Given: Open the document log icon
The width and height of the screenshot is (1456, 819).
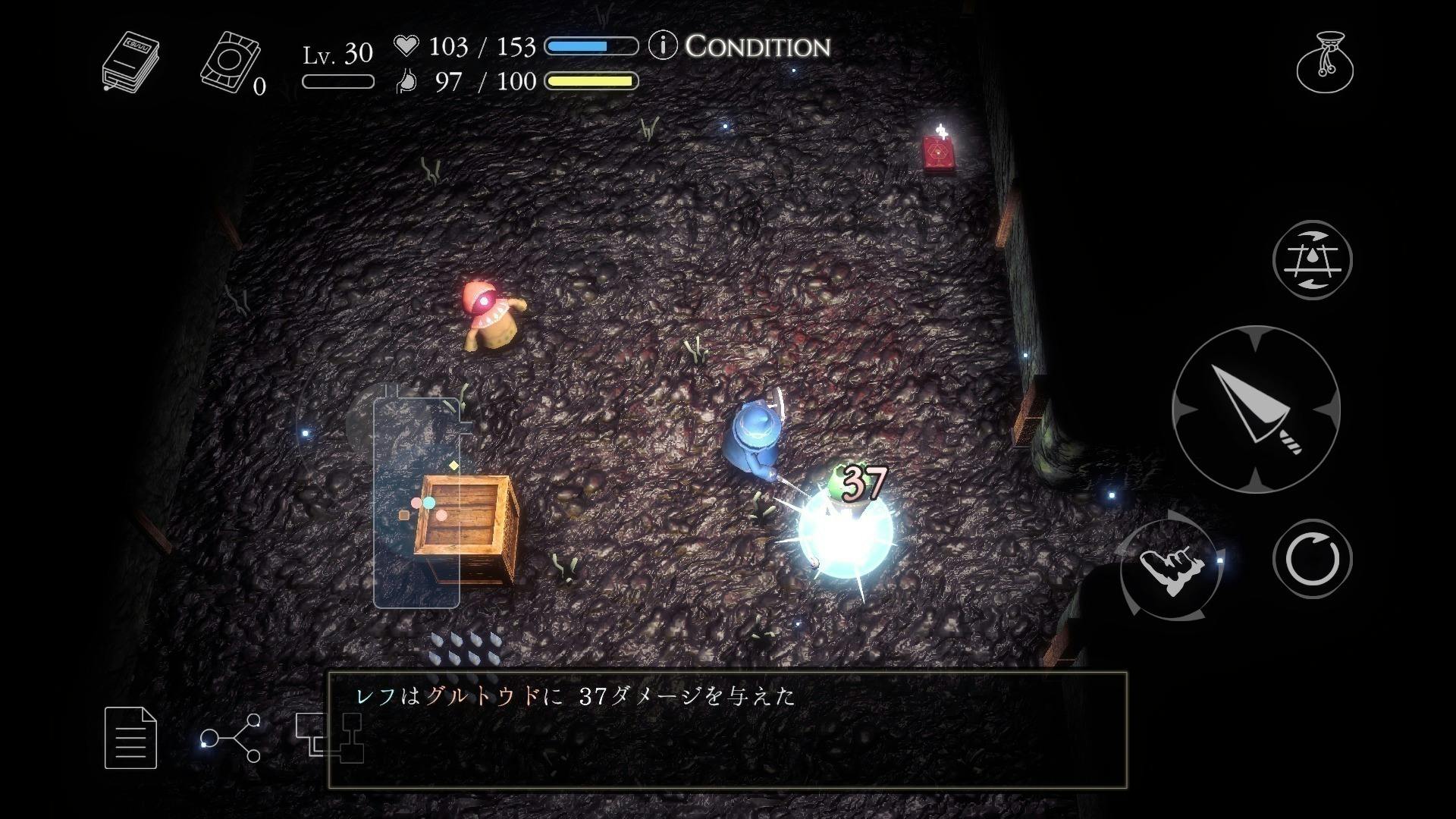Looking at the screenshot, I should 130,737.
